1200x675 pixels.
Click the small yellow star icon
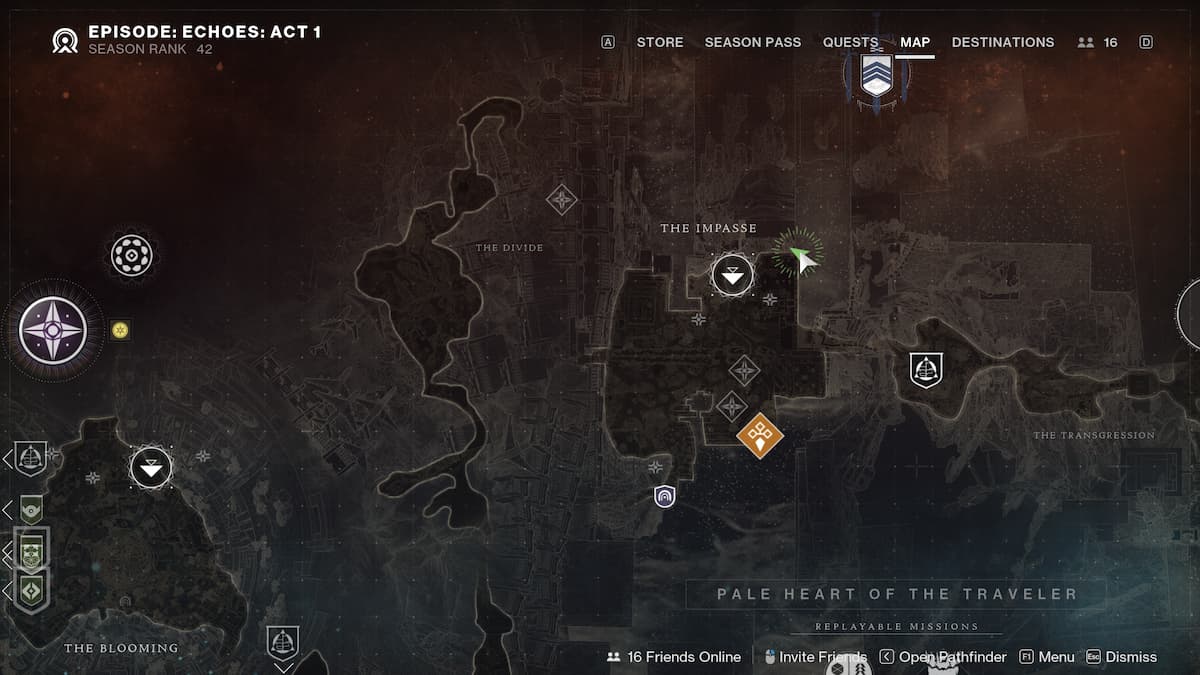(x=121, y=330)
